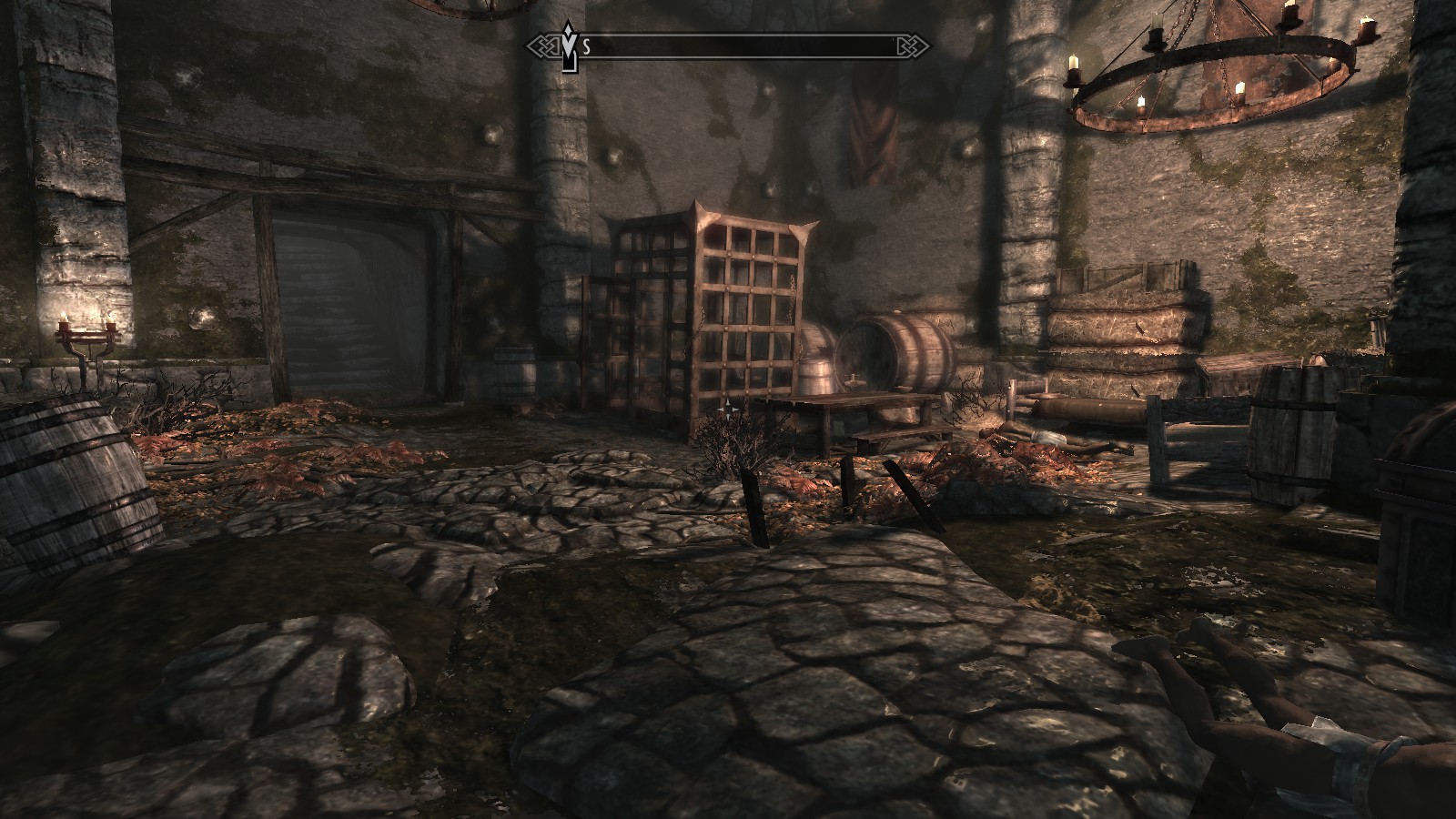
Task: Click the quest marker on the compass
Action: coord(570,43)
